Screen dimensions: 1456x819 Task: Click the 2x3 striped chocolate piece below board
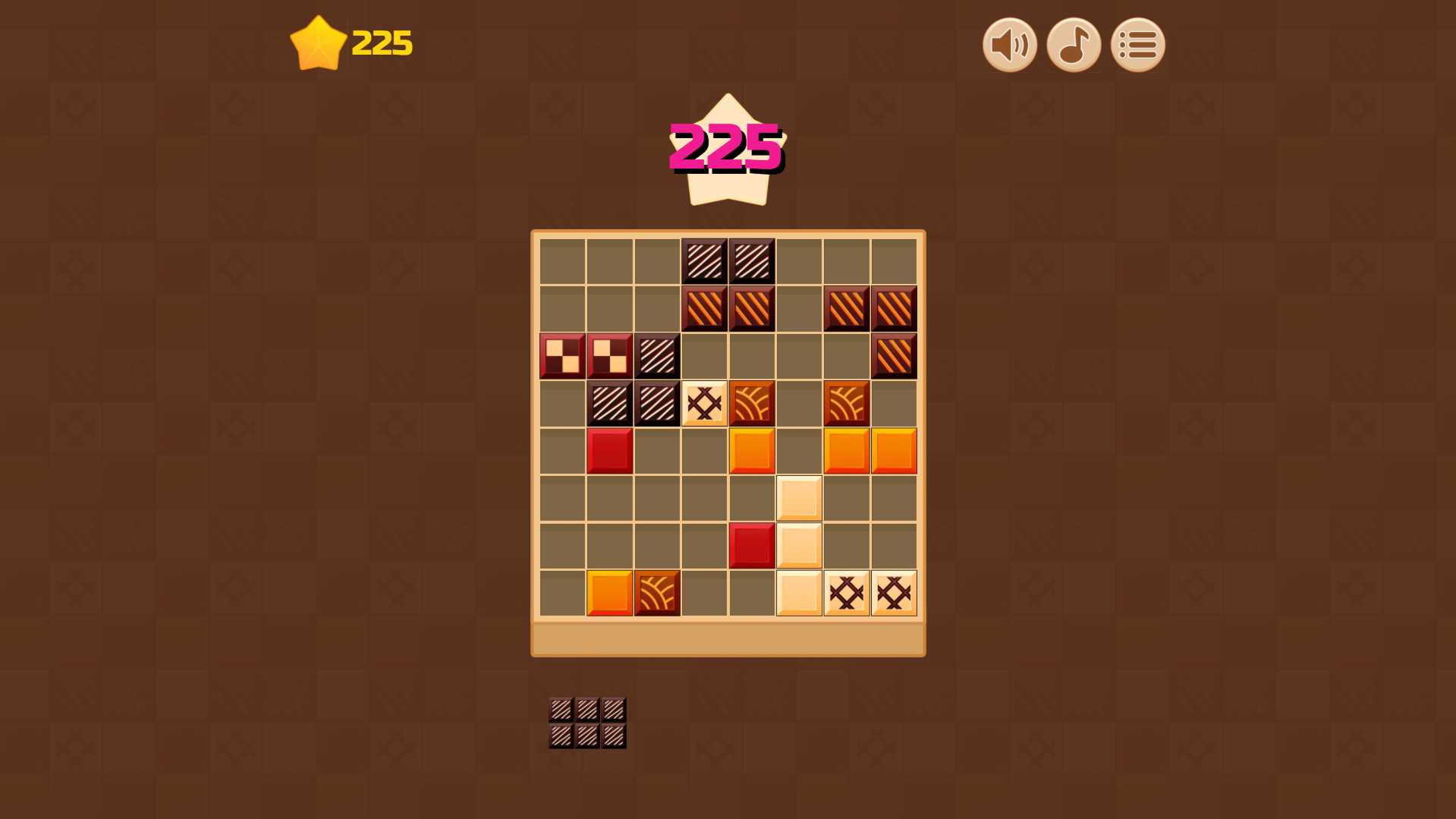pos(586,723)
